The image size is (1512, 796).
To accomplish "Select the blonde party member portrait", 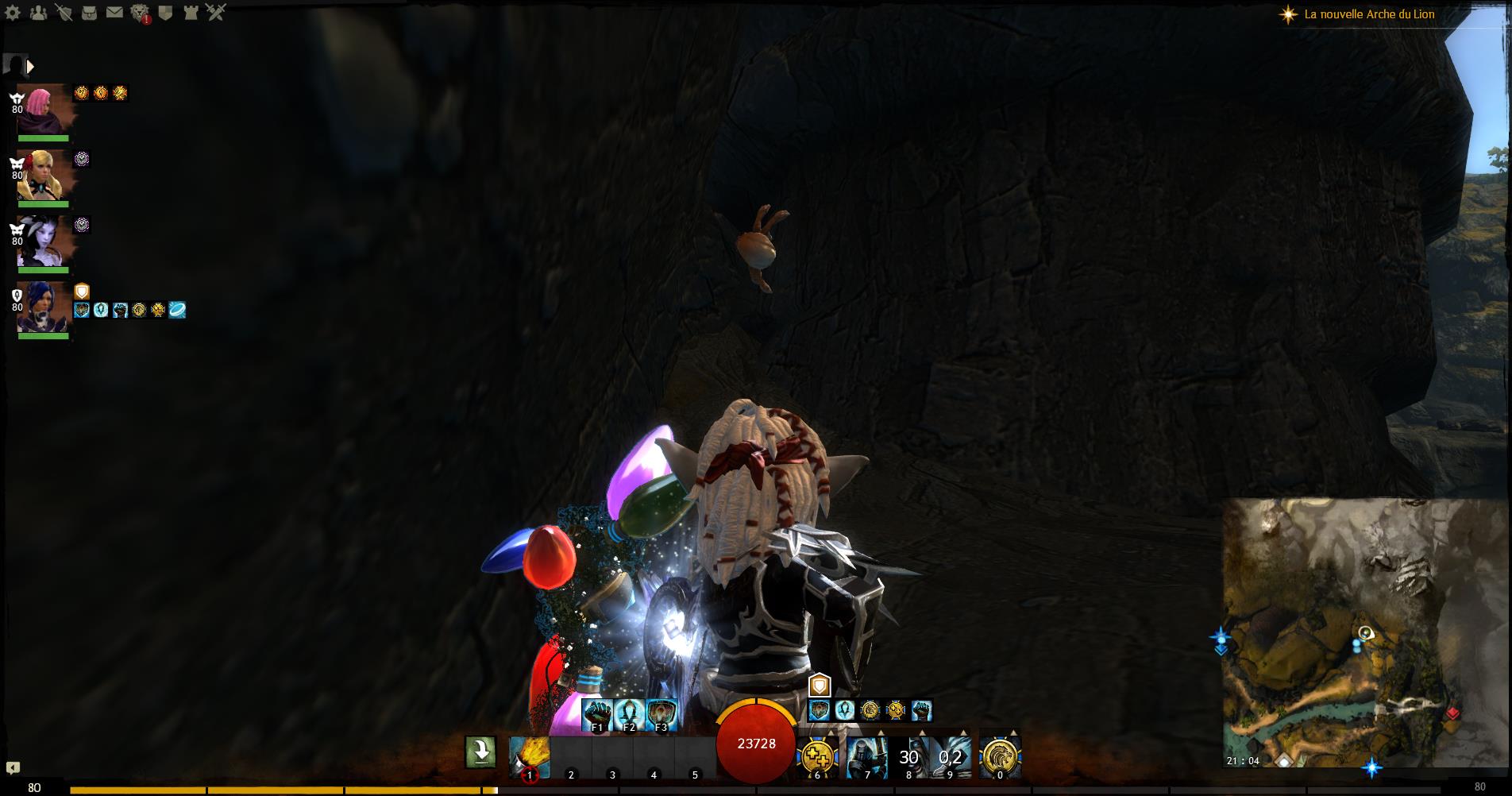I will point(44,175).
